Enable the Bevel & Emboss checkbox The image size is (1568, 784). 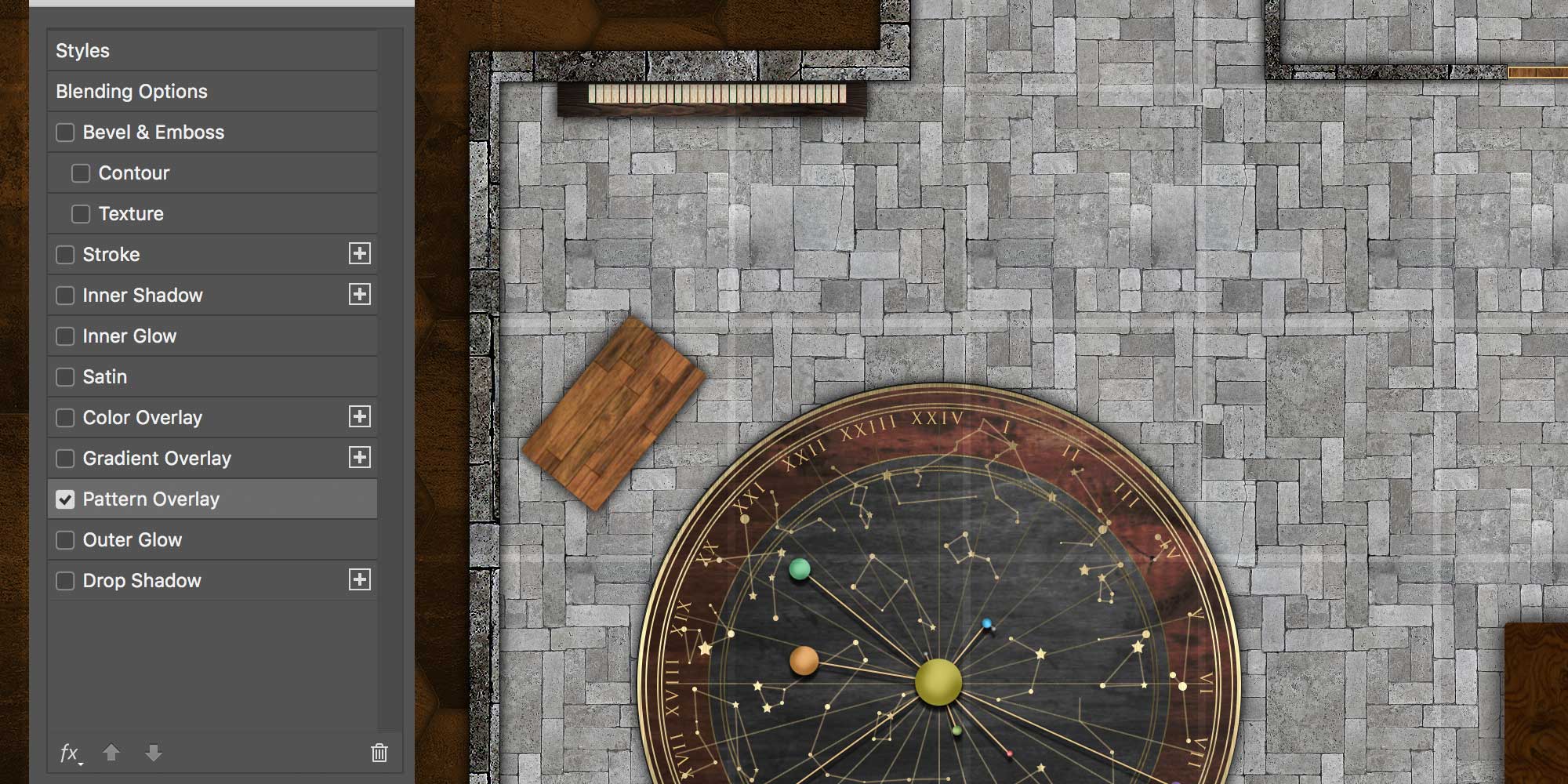pyautogui.click(x=65, y=132)
